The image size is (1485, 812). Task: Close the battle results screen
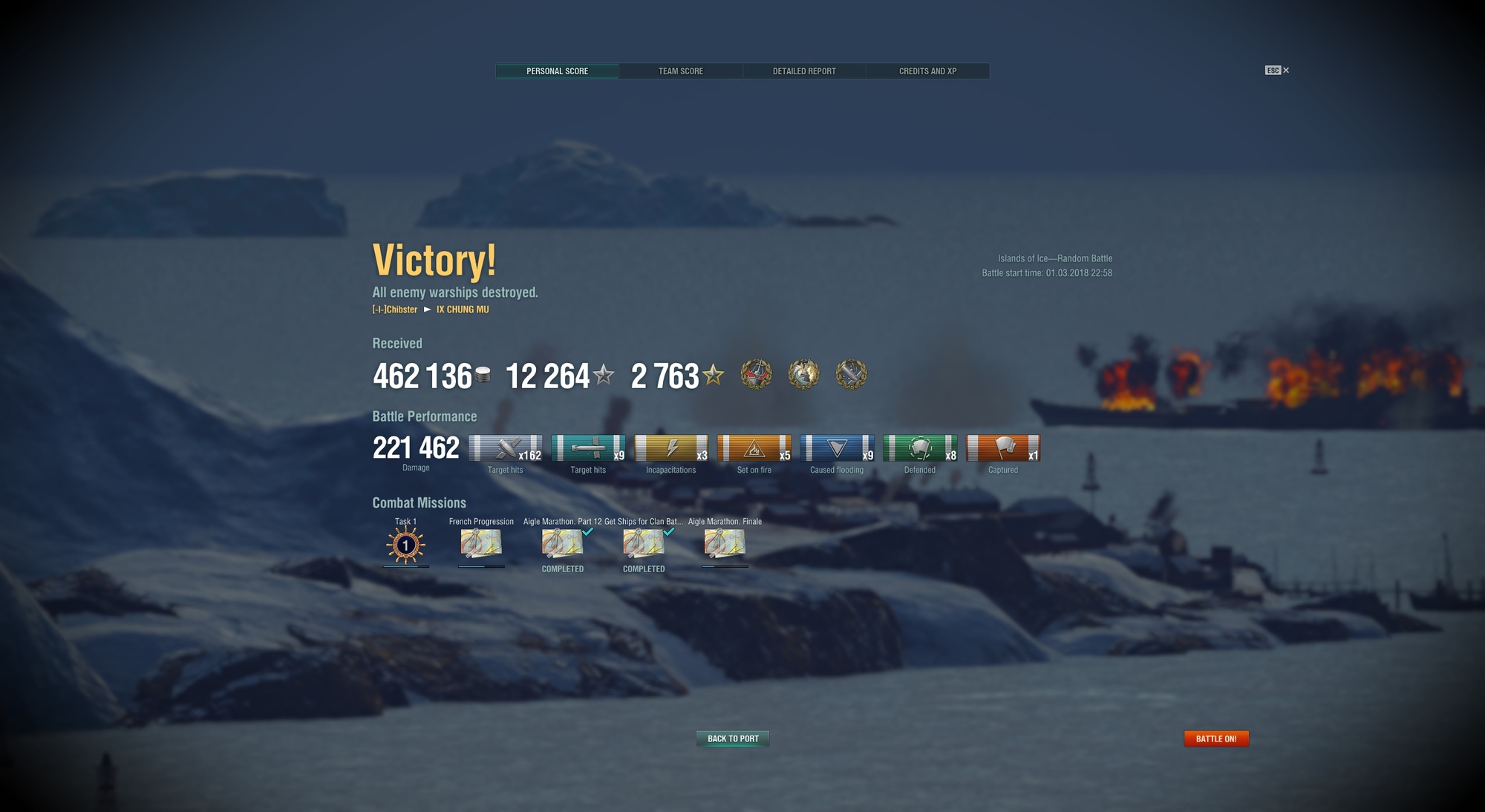pyautogui.click(x=1285, y=71)
